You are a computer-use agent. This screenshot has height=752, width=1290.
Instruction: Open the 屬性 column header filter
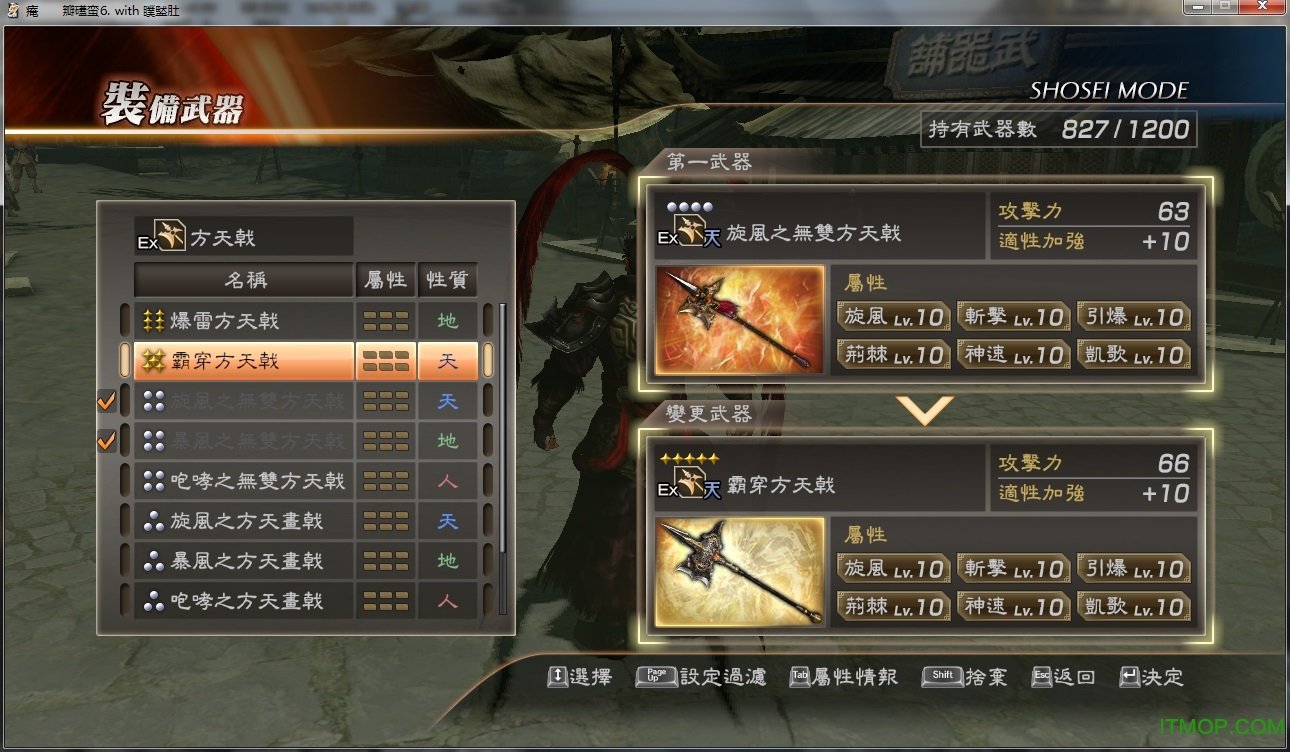tap(387, 280)
